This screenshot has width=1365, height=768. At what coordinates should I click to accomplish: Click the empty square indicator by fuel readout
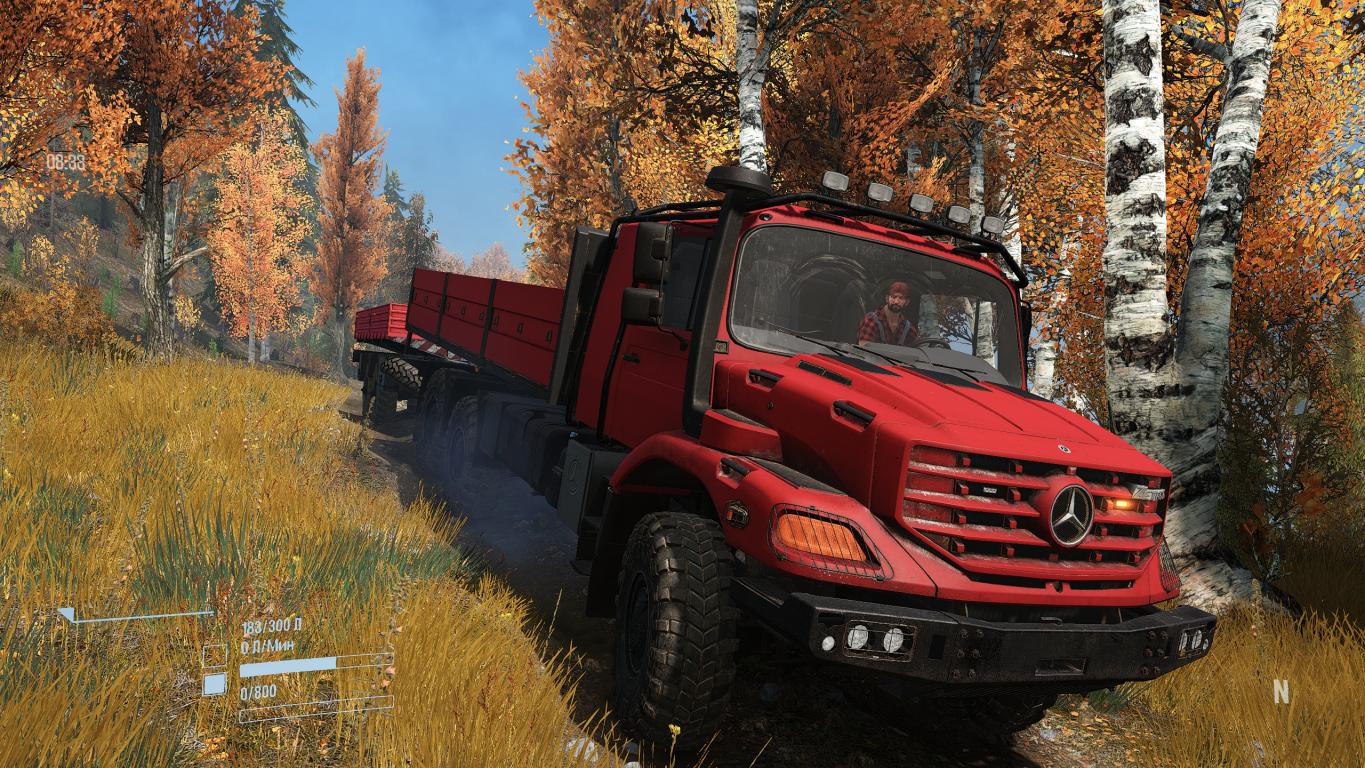click(214, 656)
